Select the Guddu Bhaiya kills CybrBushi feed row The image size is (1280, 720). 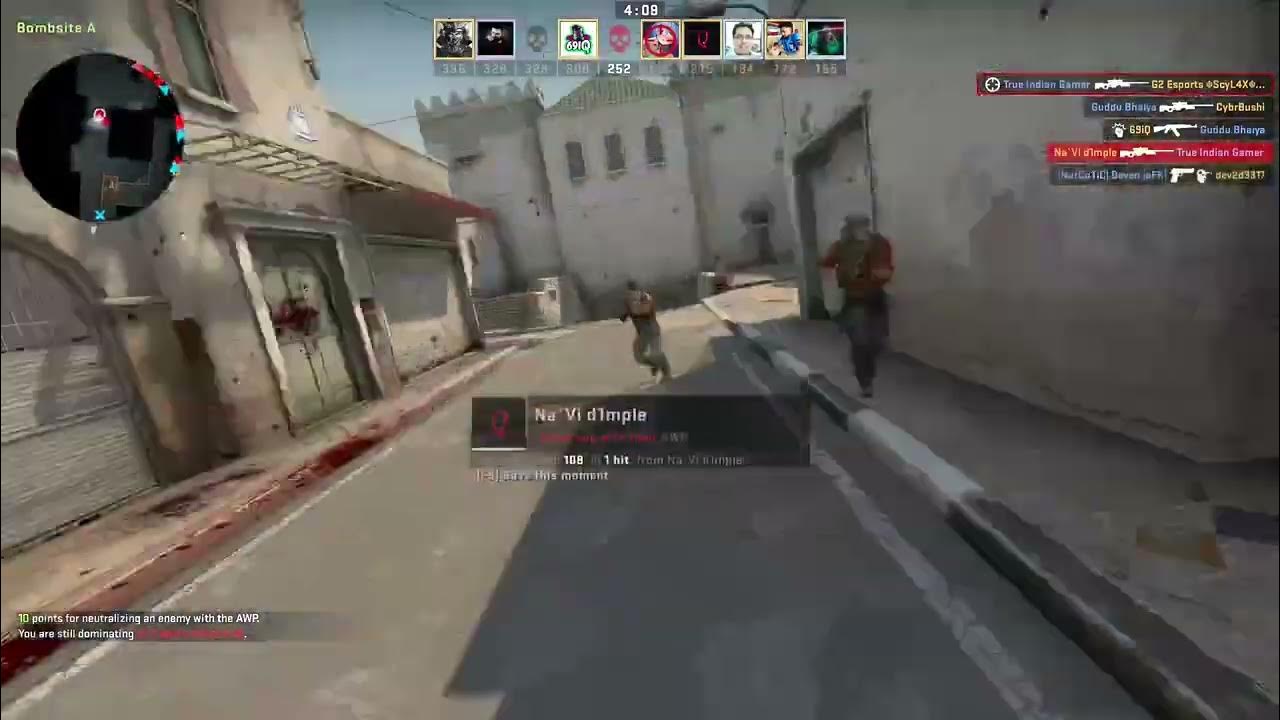click(x=1177, y=107)
